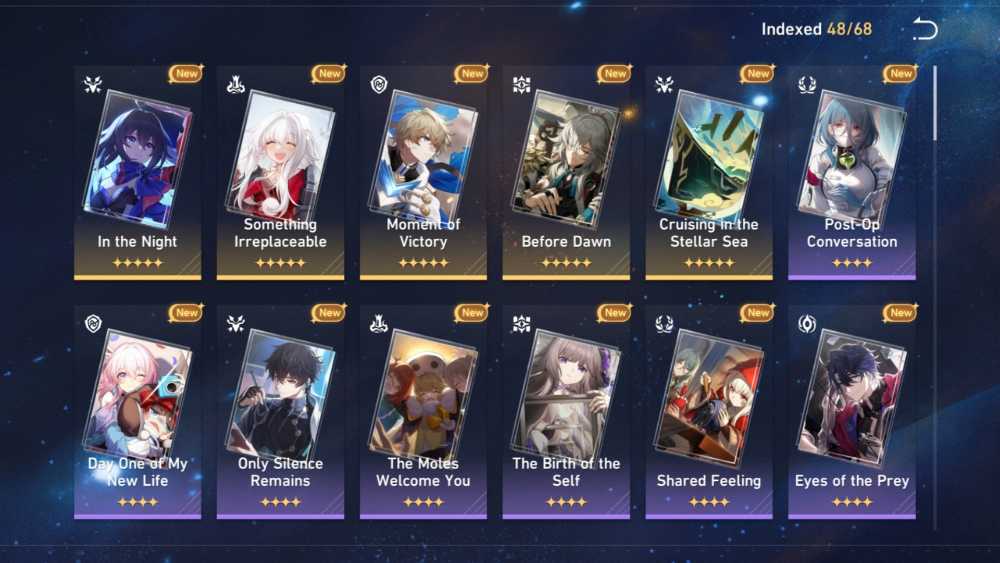Open The Birth of the Self

coord(566,411)
